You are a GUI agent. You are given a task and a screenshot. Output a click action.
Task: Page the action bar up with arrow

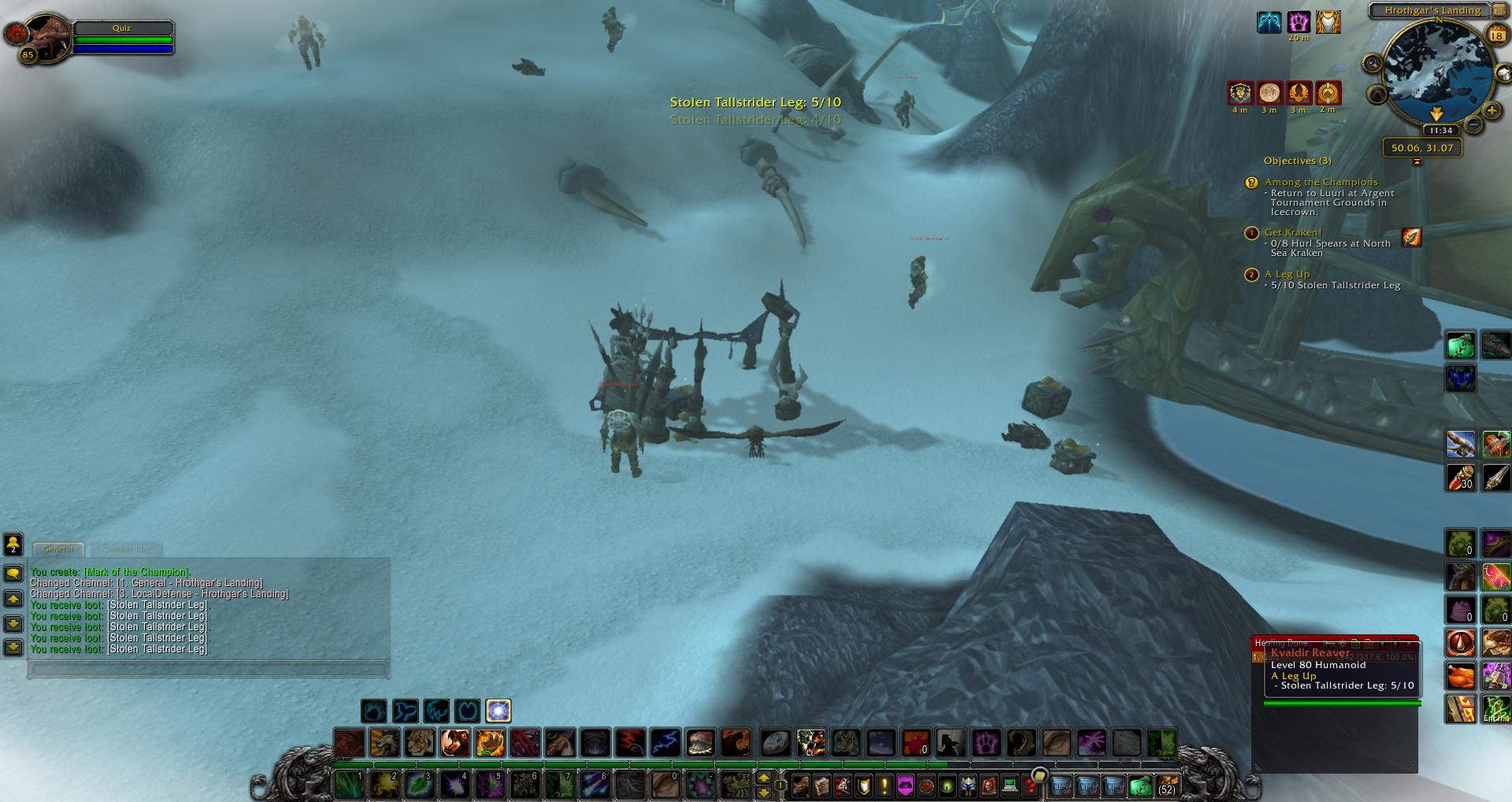(763, 778)
